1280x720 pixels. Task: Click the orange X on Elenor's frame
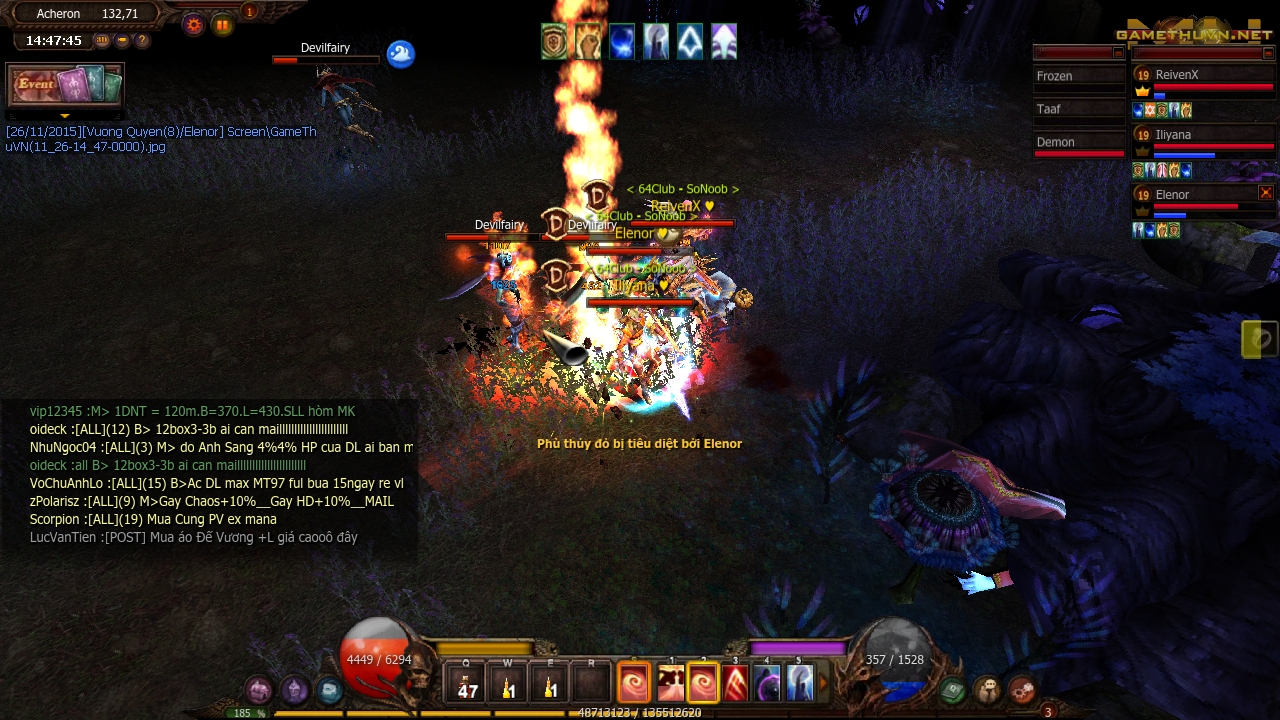coord(1265,193)
